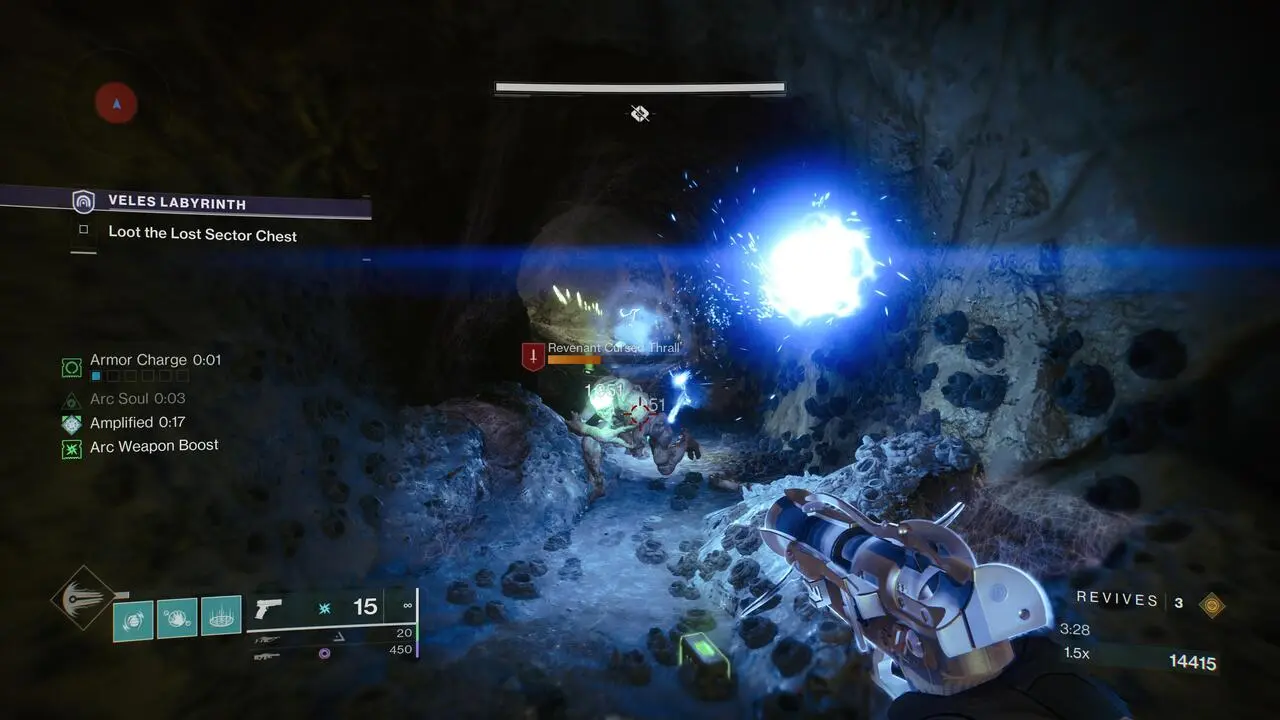
Task: Select the equipped sidearm weapon icon
Action: [267, 608]
